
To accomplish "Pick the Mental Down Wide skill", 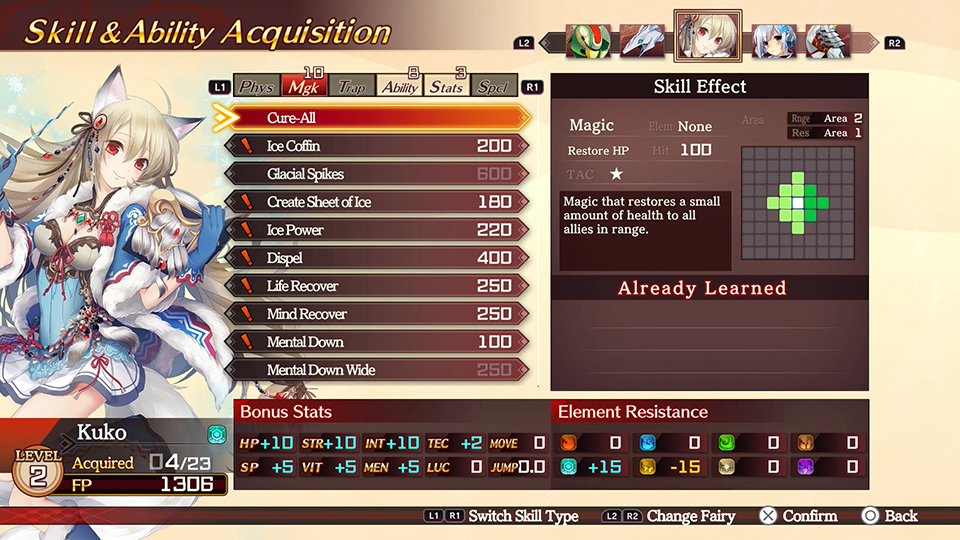I will click(x=375, y=370).
